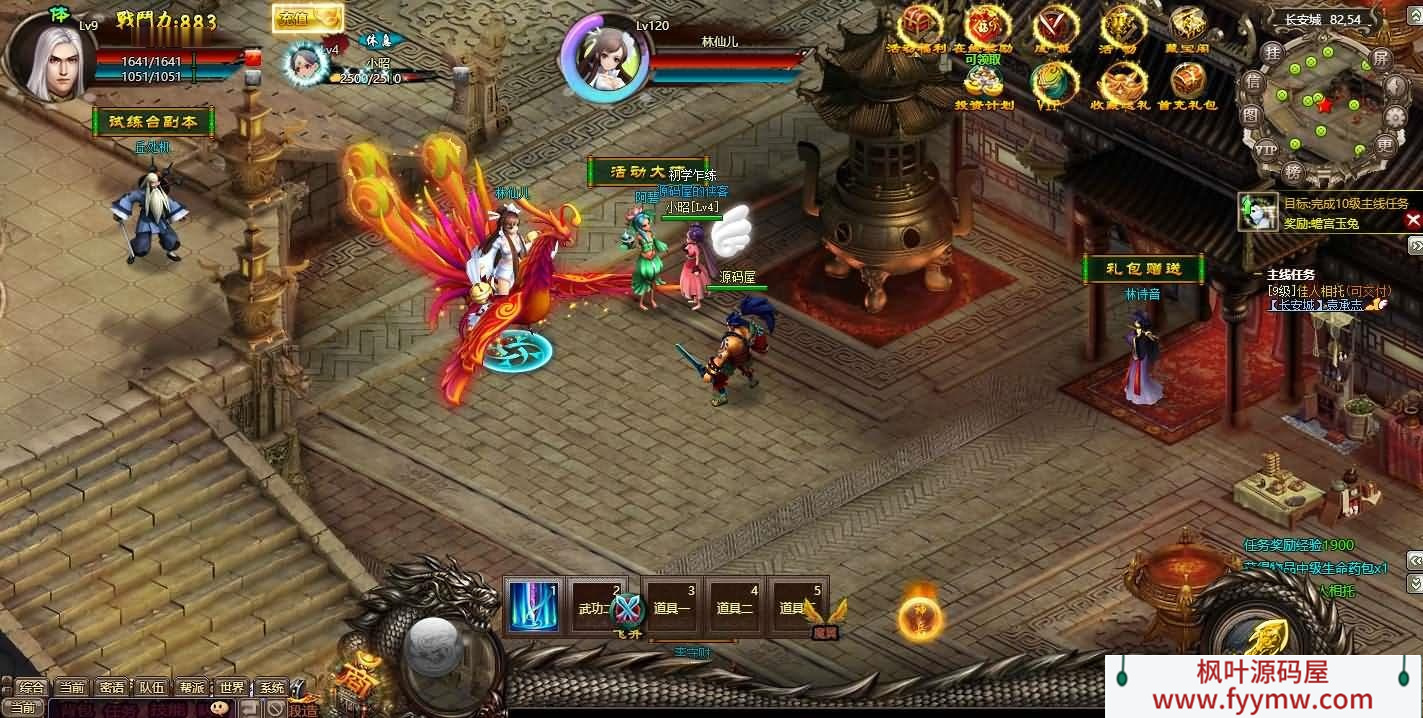1423x718 pixels.
Task: Click the 信 mail button beside minimap
Action: (1252, 82)
